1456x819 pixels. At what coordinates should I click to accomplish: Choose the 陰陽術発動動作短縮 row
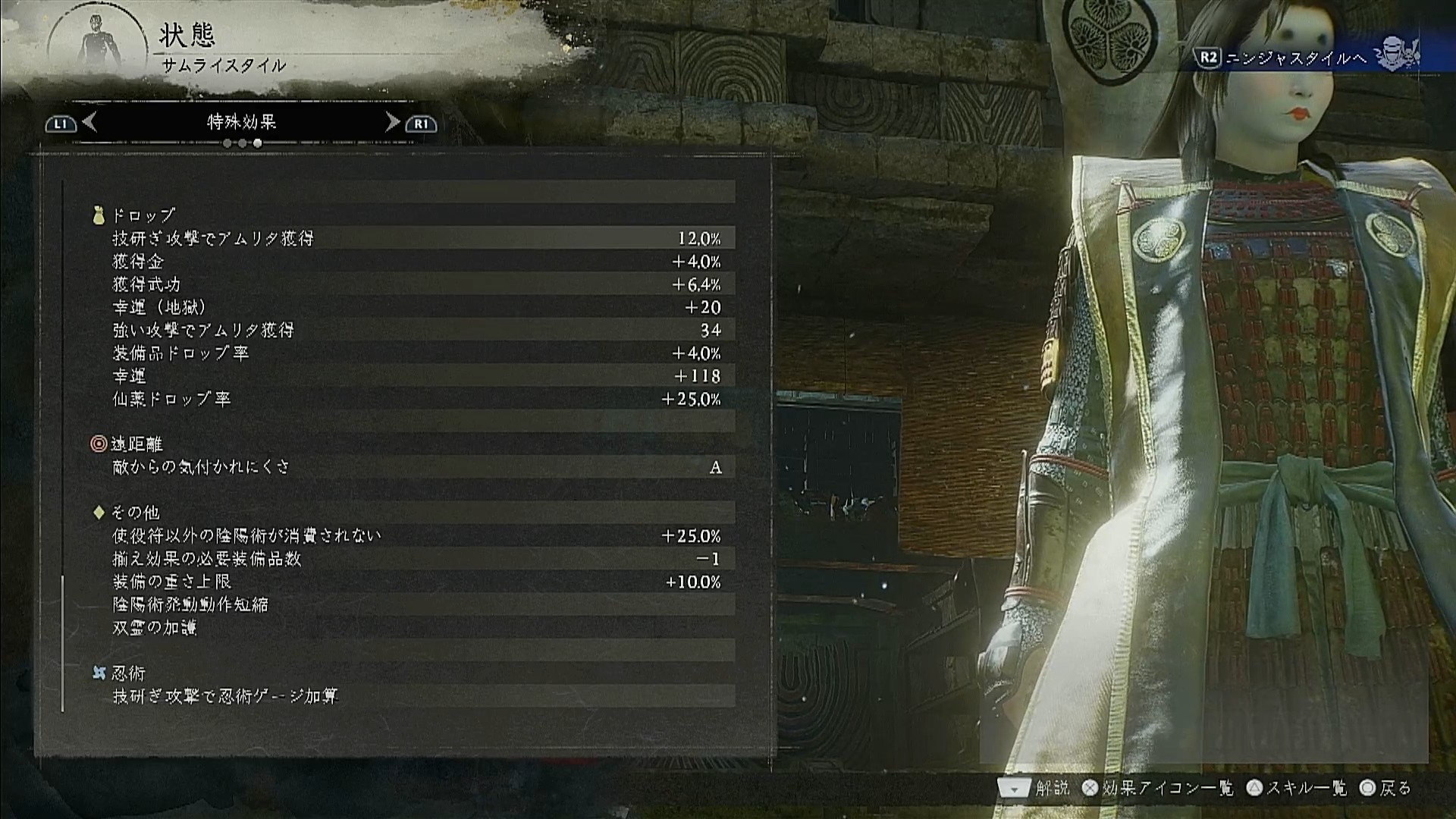[x=416, y=604]
